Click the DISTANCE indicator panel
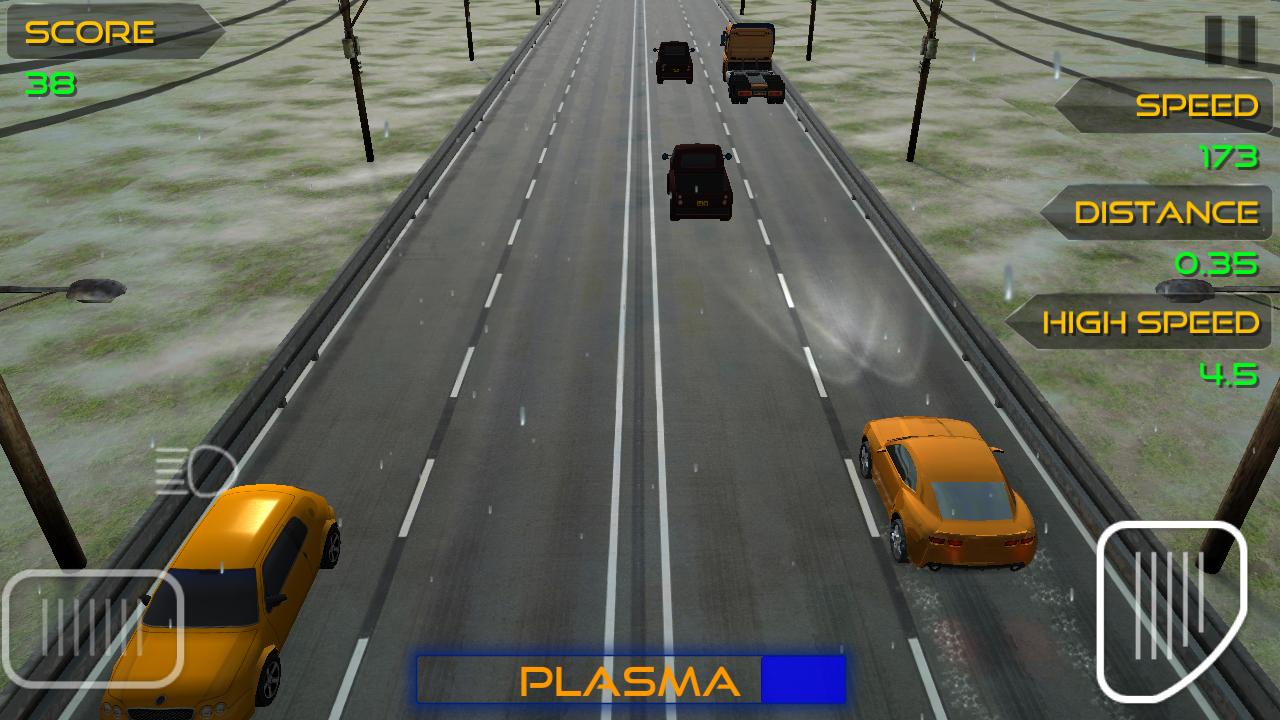 (1160, 212)
